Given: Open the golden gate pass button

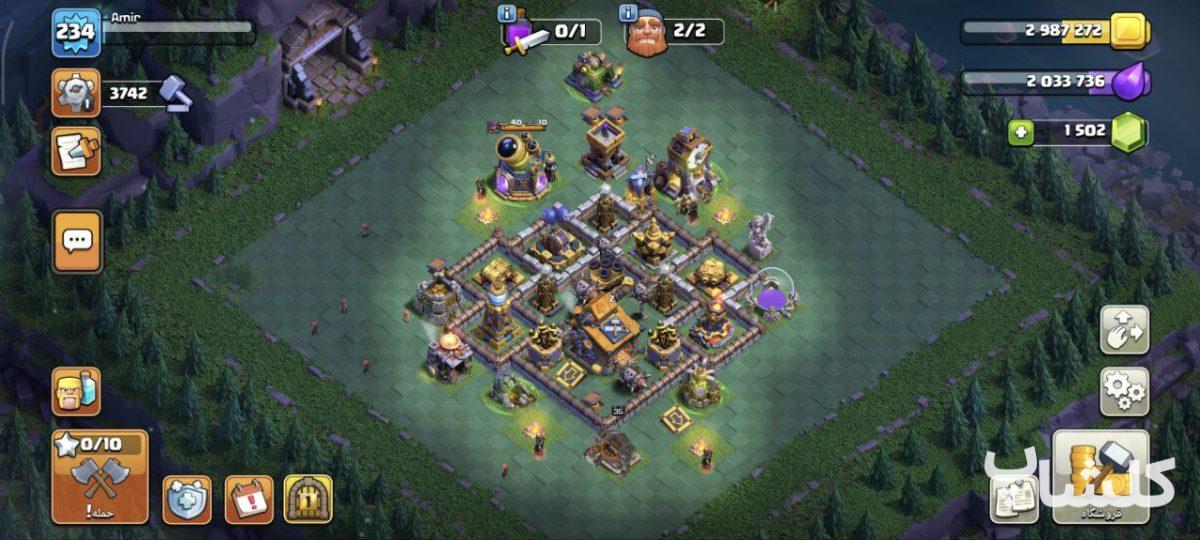Looking at the screenshot, I should click(308, 499).
